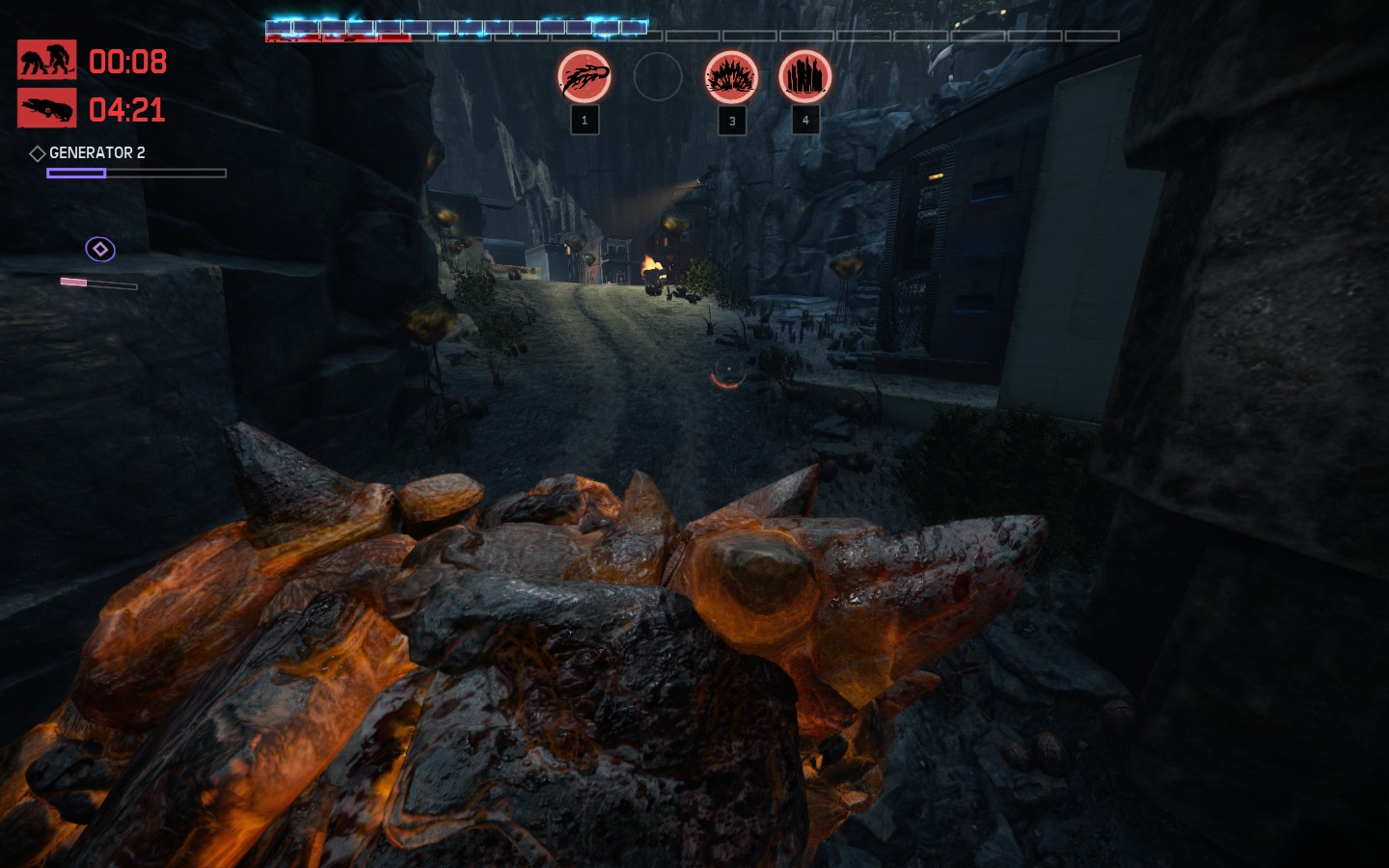1389x868 pixels.
Task: Click the red creatures timer icon
Action: pos(46,61)
